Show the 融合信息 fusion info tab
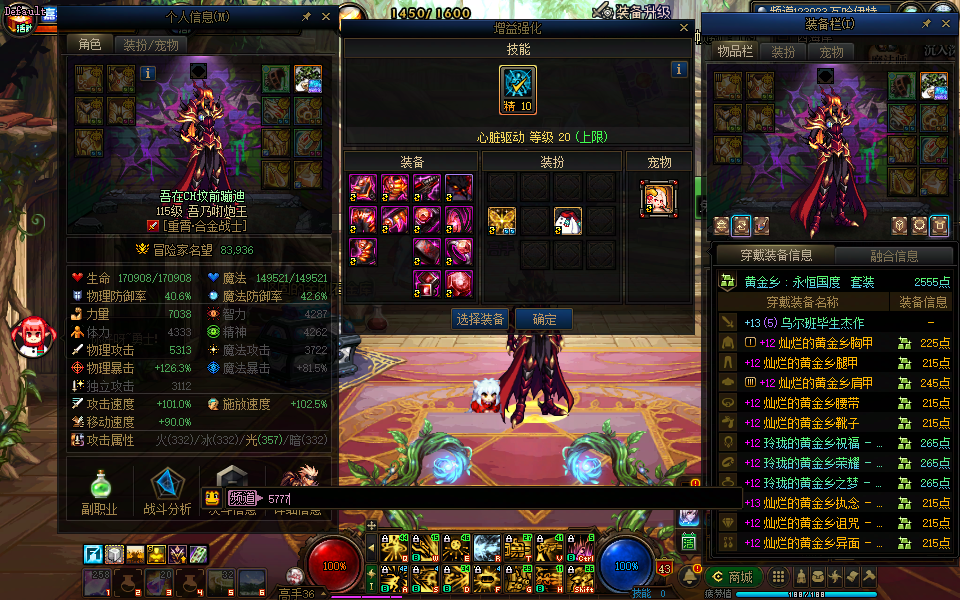The height and width of the screenshot is (600, 960). (893, 255)
